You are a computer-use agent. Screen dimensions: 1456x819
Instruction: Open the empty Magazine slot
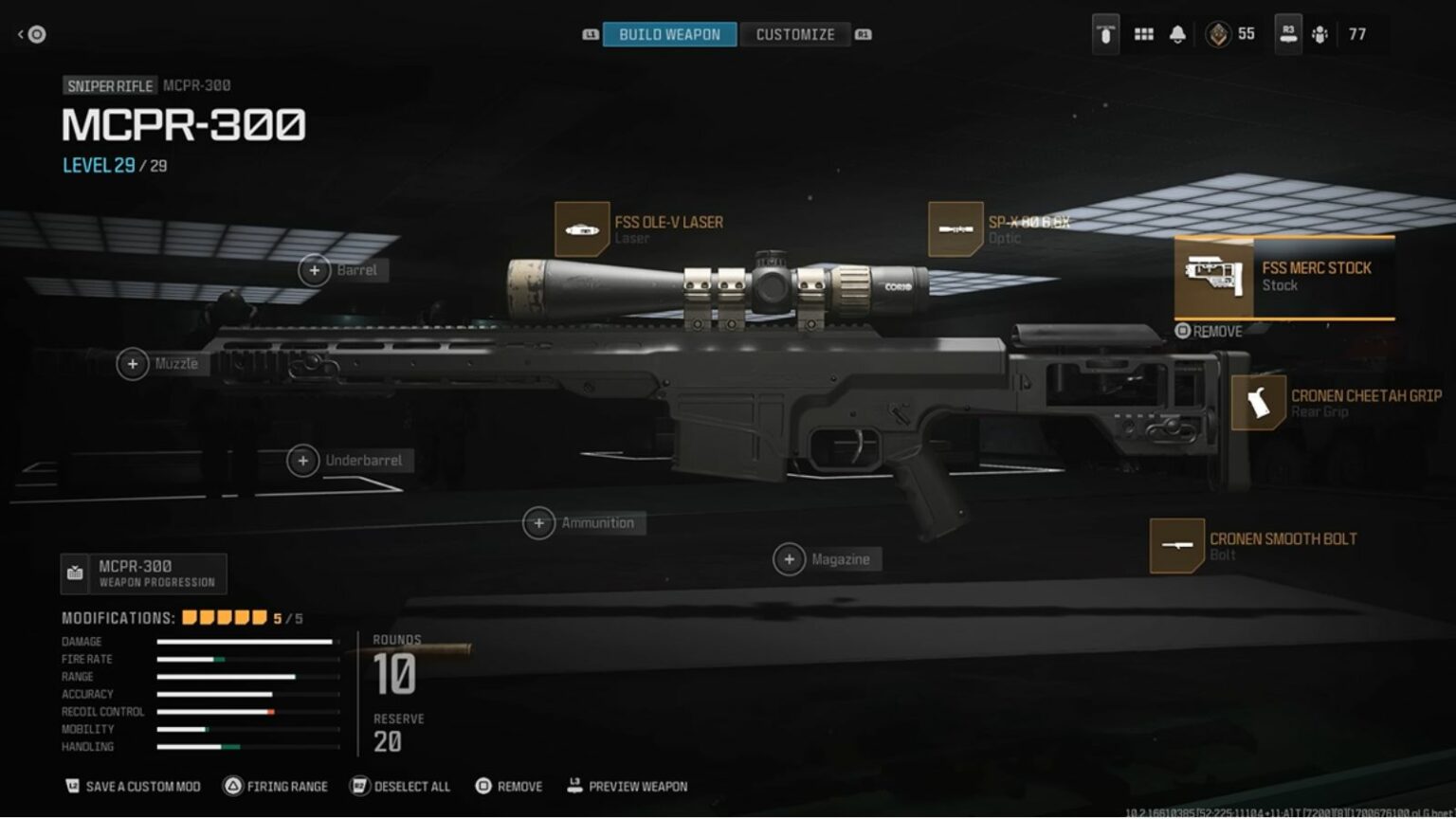(789, 559)
